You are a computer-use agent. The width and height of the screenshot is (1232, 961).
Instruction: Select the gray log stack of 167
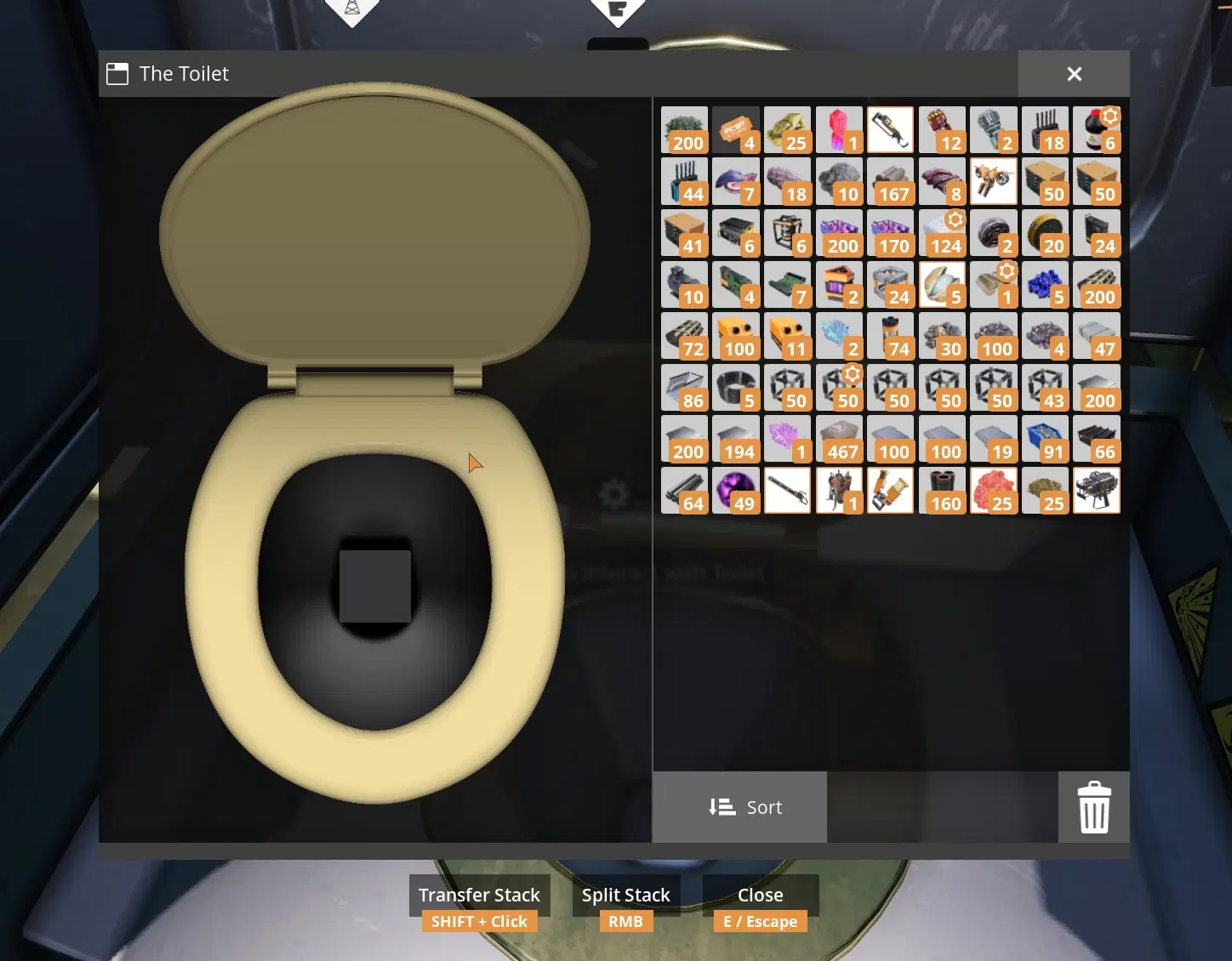[891, 181]
